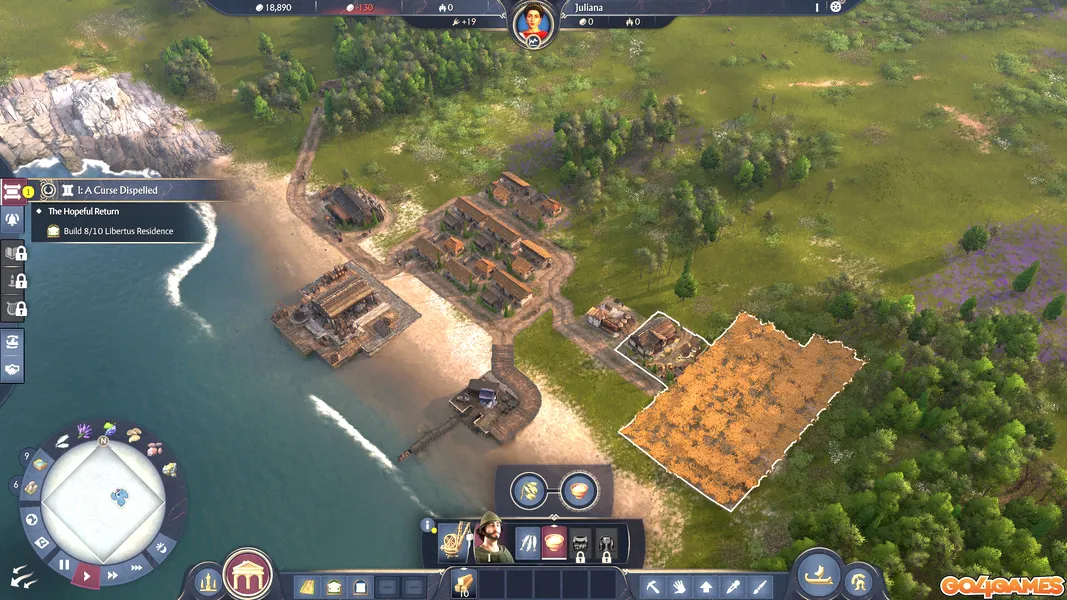
Task: Click the Build Libertus Residence objective
Action: point(111,231)
